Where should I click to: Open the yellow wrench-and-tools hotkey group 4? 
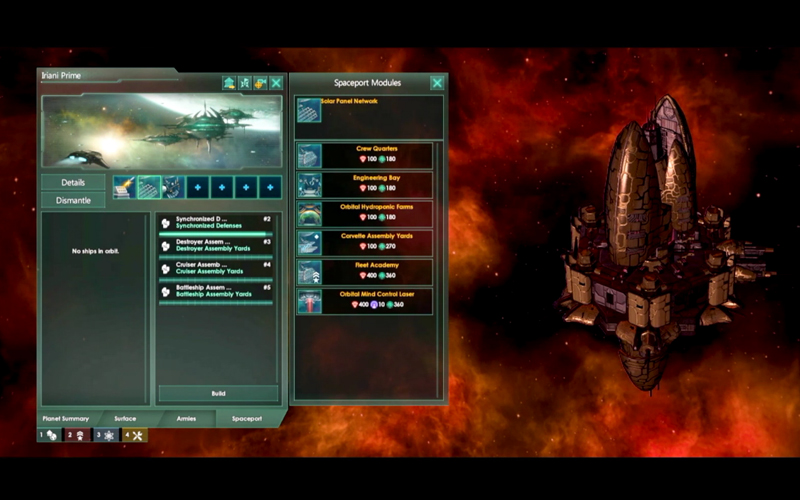click(x=134, y=435)
